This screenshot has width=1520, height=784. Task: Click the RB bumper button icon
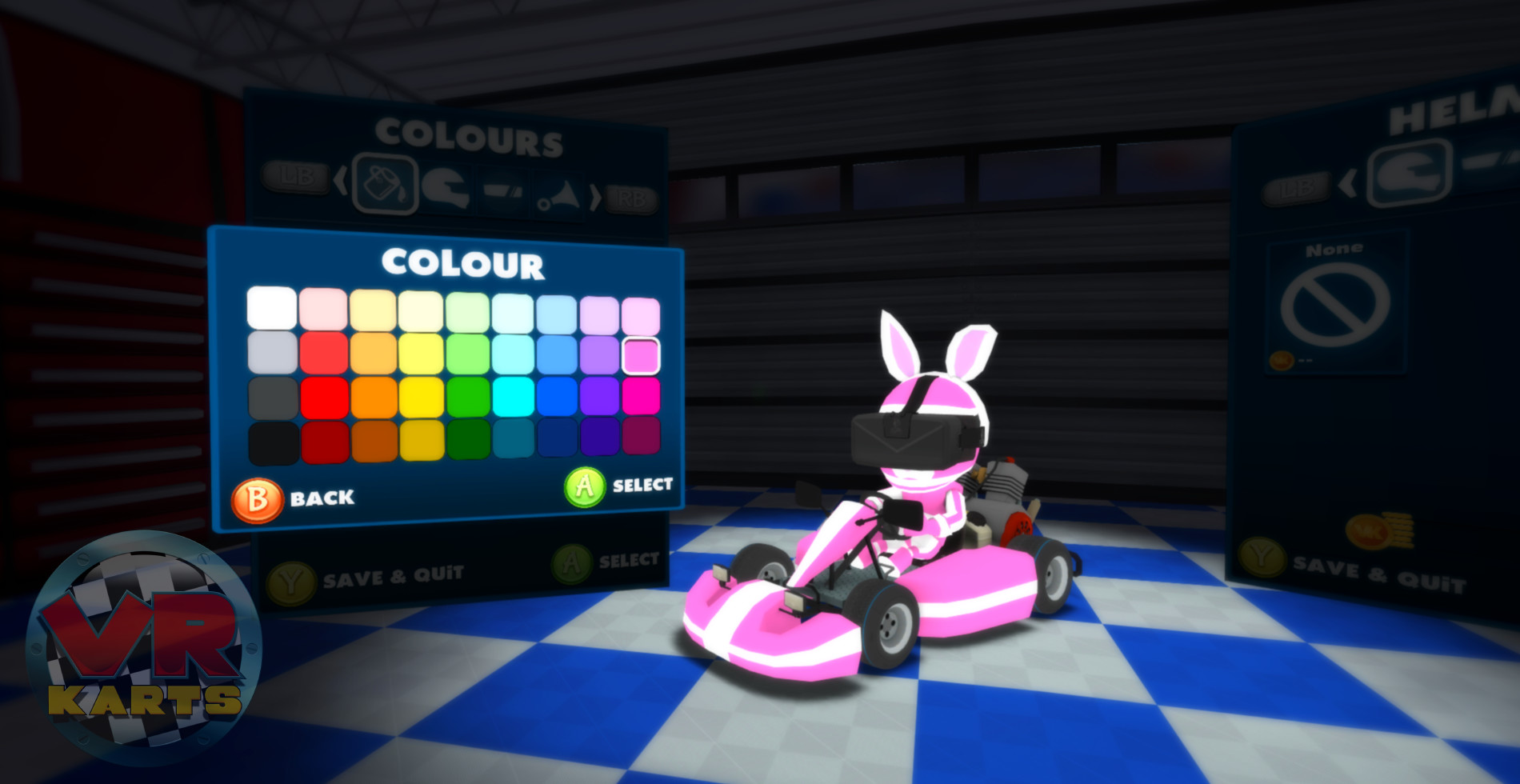point(632,198)
